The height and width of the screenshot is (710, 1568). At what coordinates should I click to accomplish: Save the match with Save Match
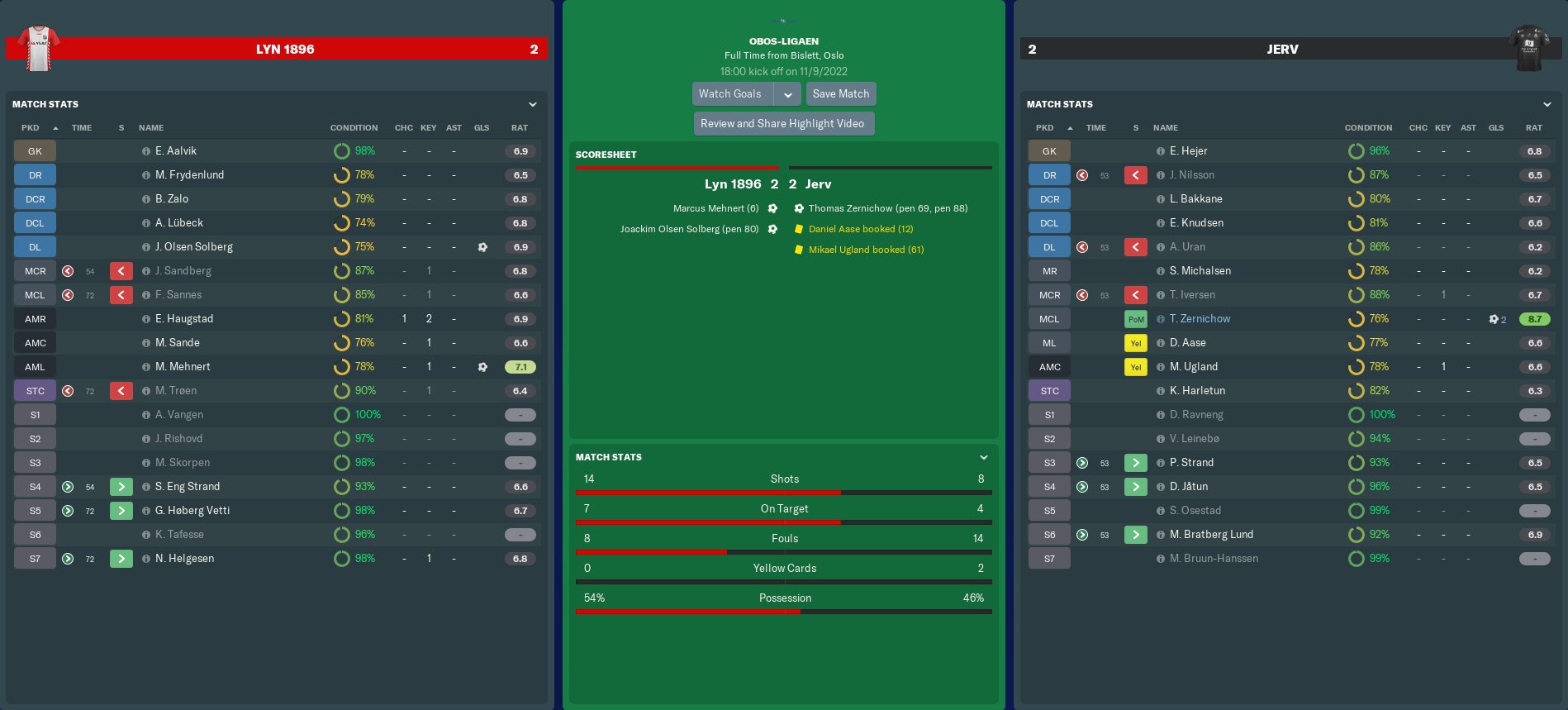[840, 94]
